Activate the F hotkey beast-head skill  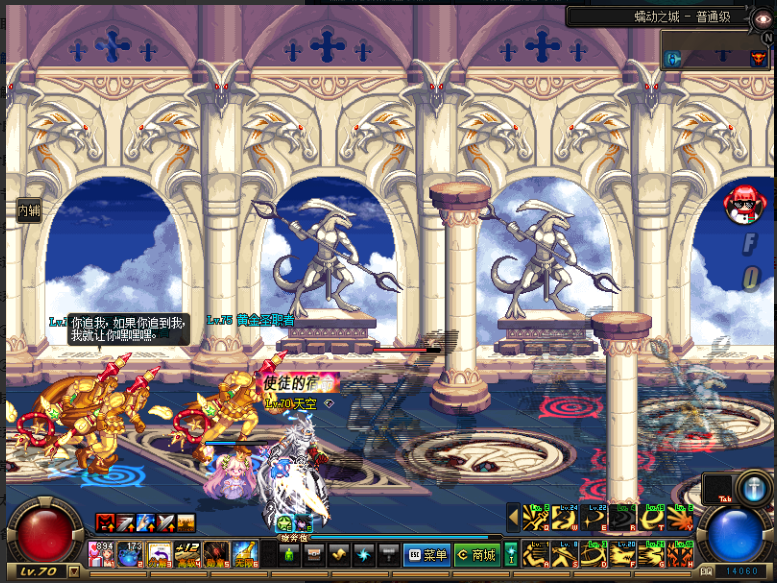coord(624,554)
